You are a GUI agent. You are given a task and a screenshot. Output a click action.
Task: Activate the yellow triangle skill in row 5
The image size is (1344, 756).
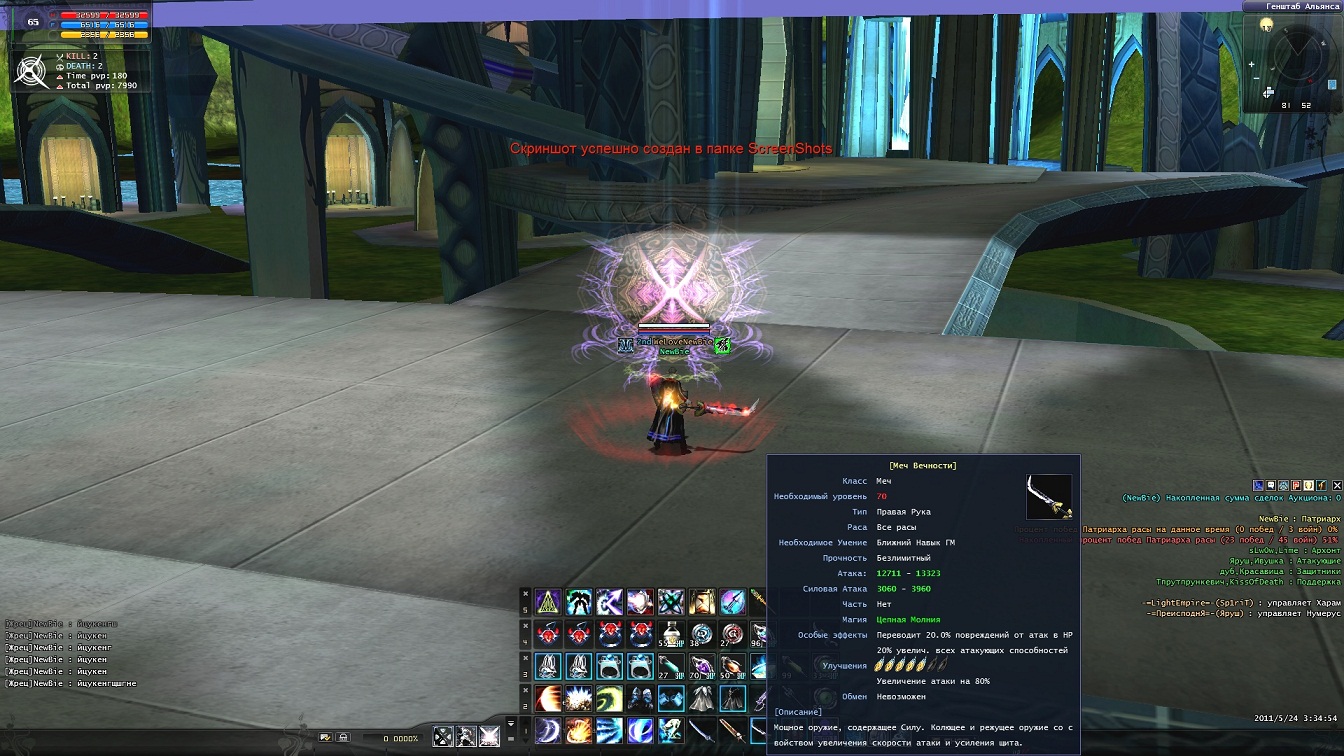tap(546, 602)
